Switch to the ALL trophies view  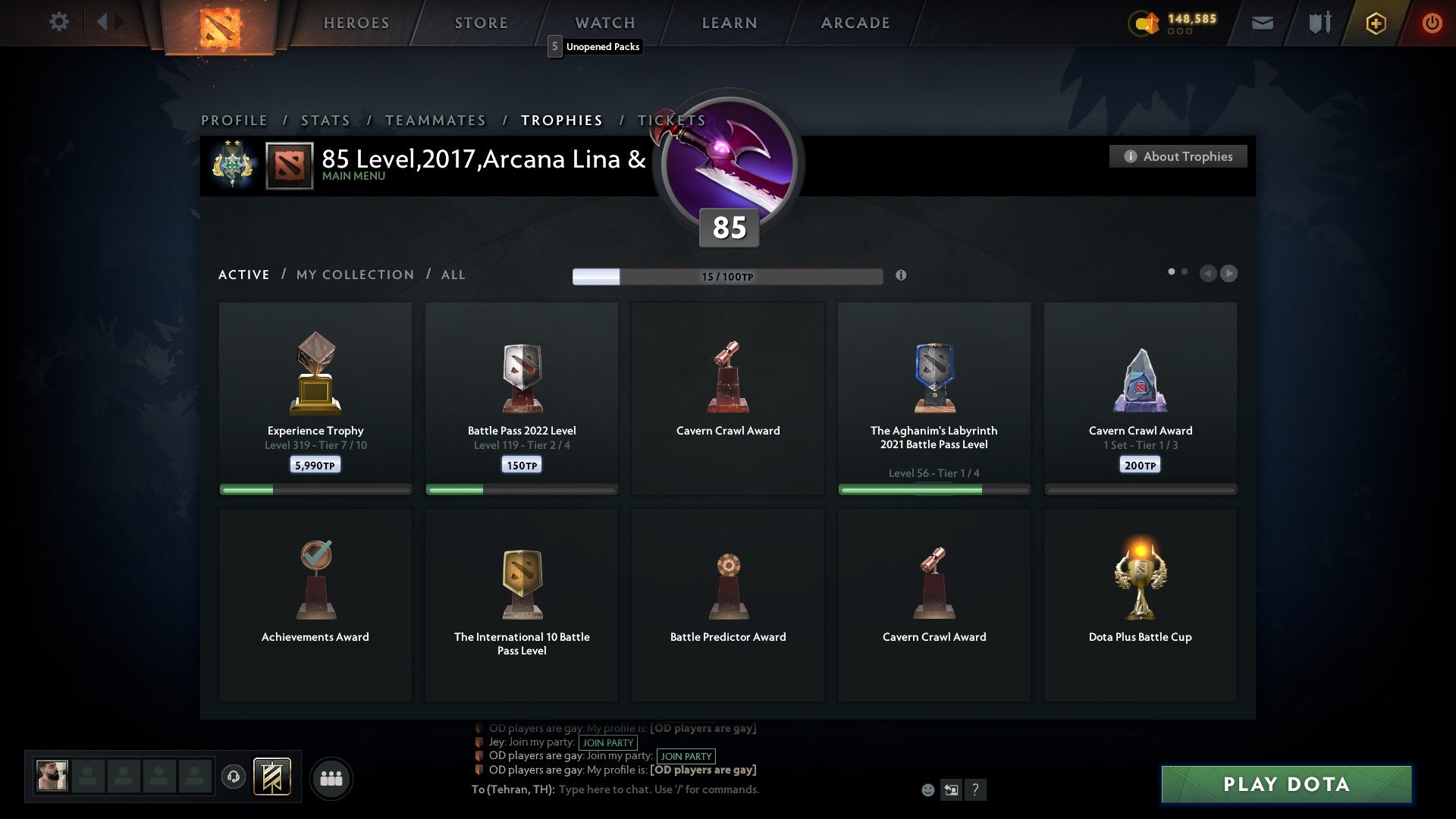coord(453,275)
